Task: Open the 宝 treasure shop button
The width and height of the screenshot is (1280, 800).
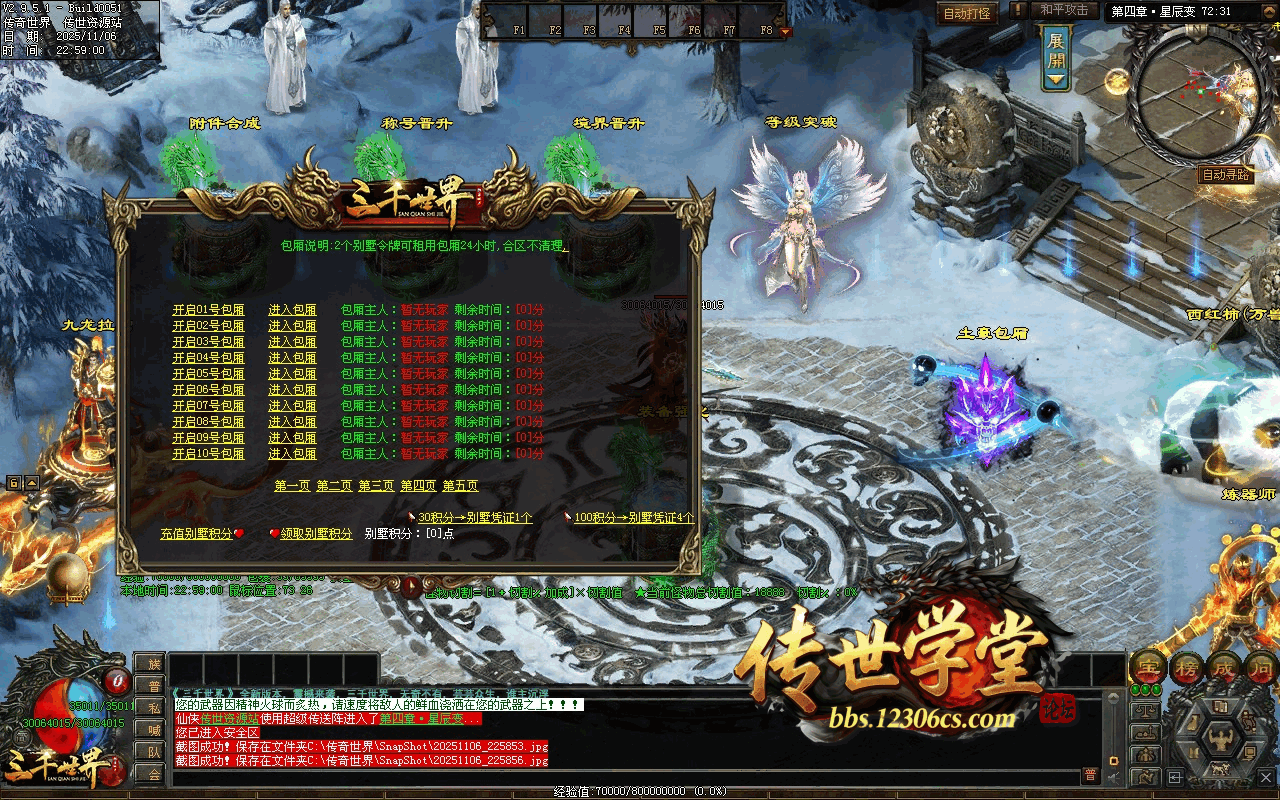Action: click(1148, 666)
